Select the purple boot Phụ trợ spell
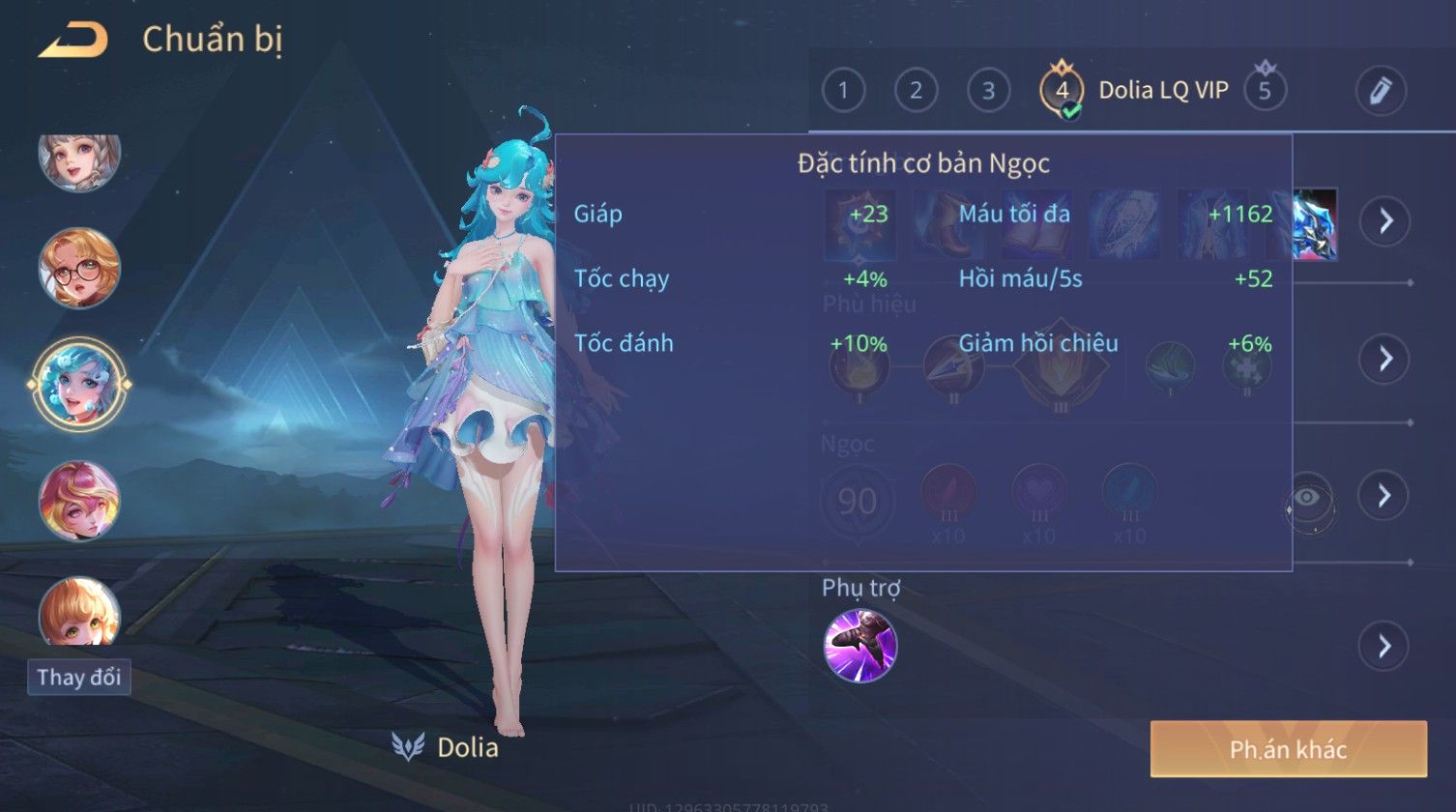The height and width of the screenshot is (812, 1456). 859,645
